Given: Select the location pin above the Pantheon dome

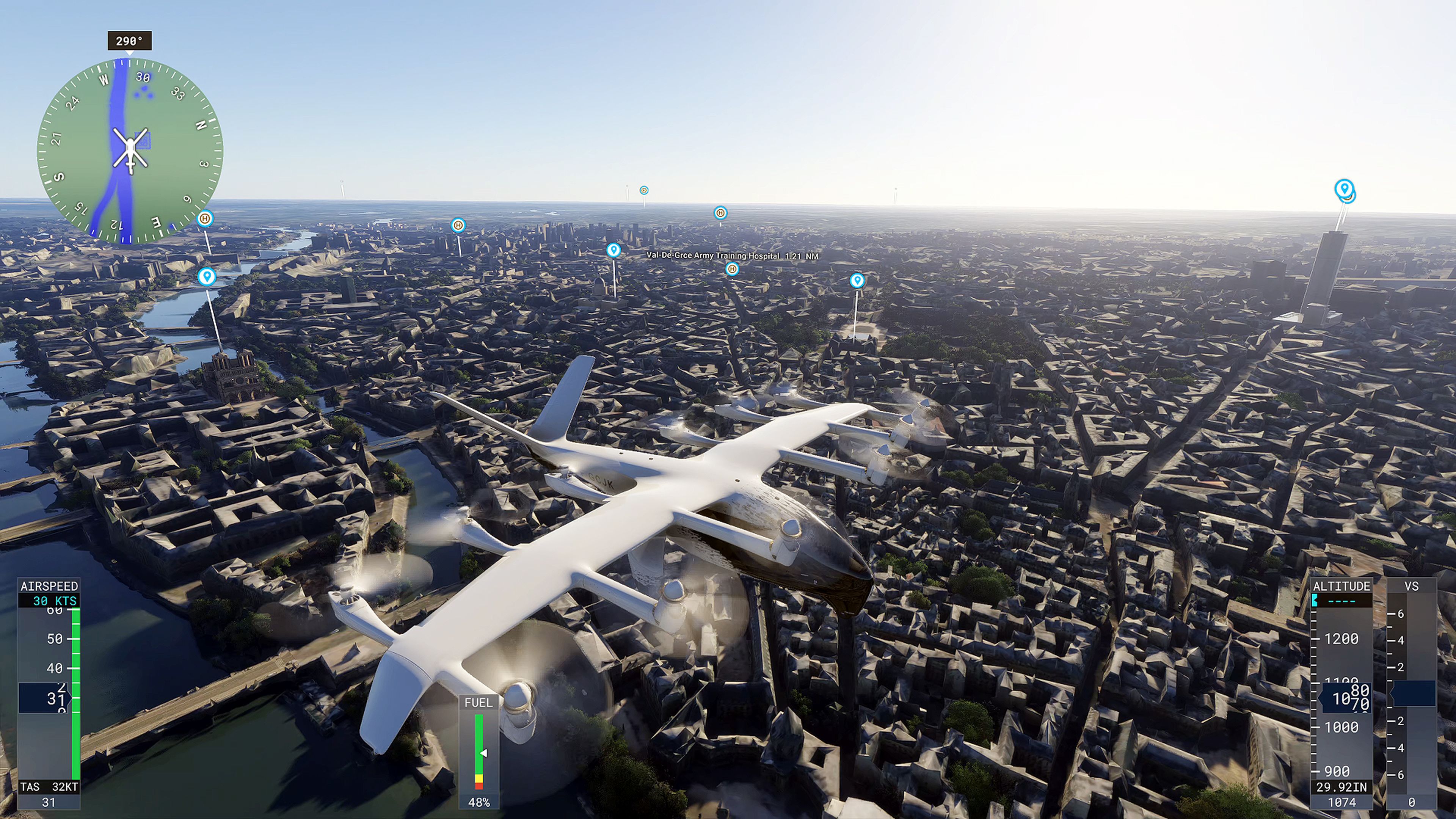Looking at the screenshot, I should 613,250.
